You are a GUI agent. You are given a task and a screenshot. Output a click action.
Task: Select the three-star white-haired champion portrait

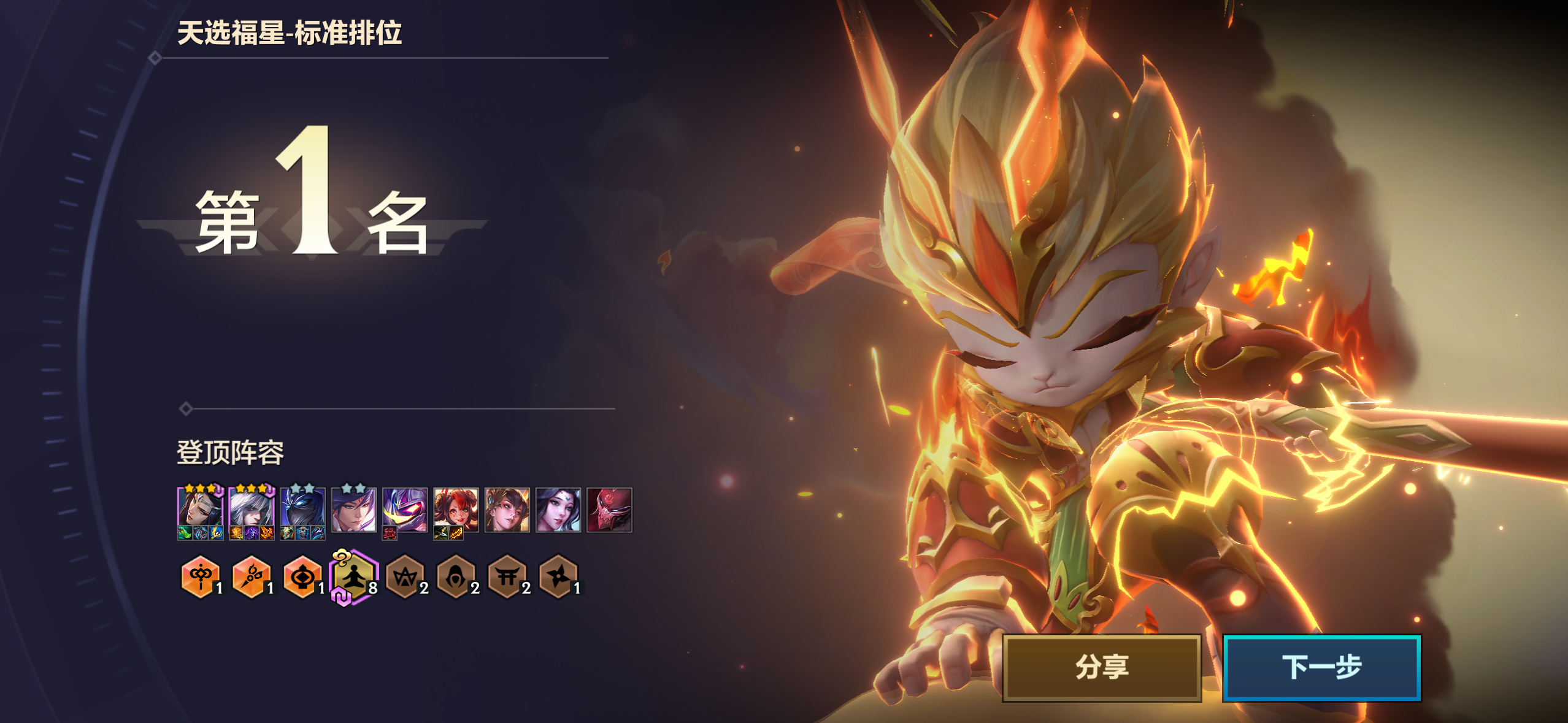click(x=252, y=507)
